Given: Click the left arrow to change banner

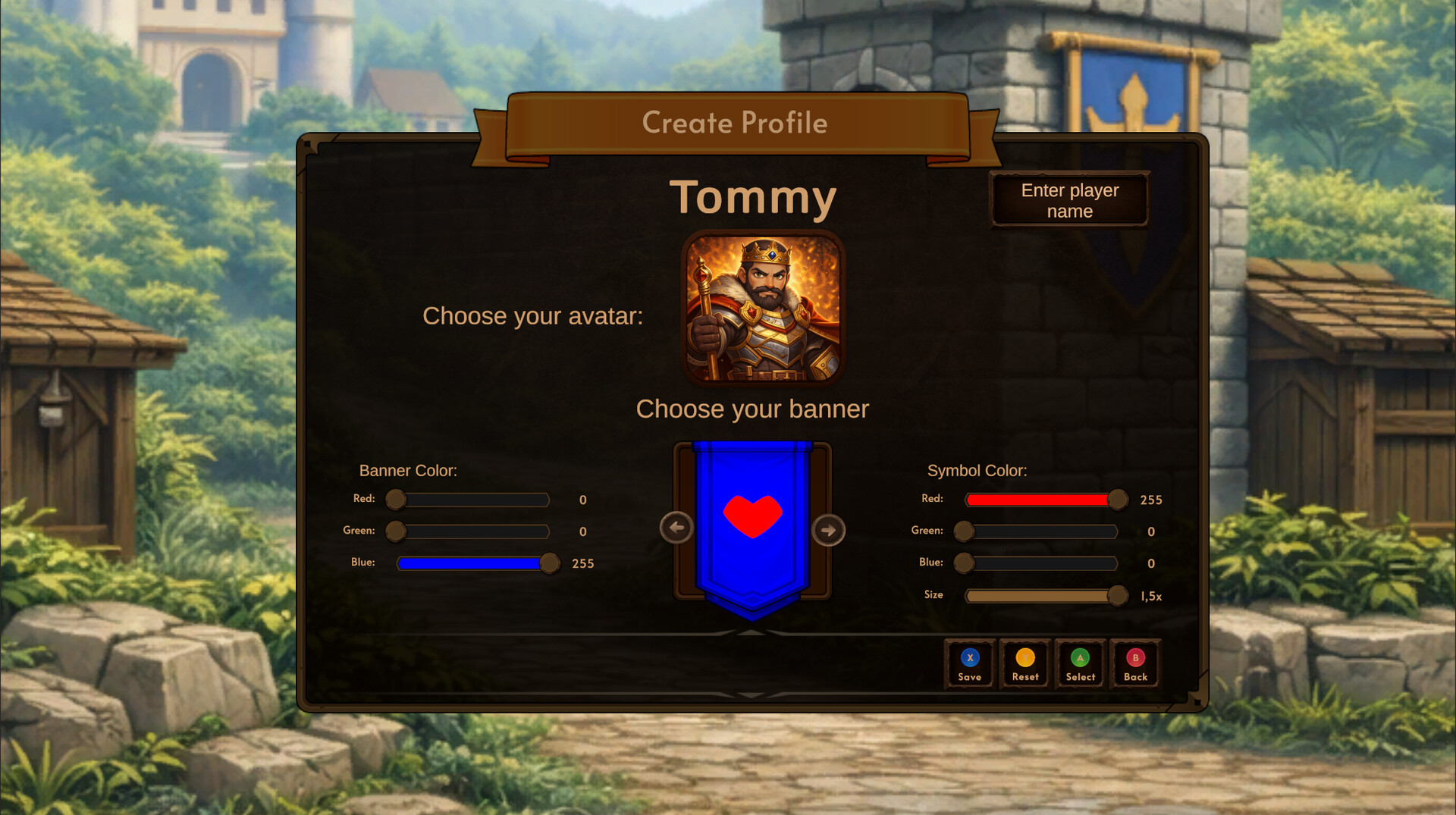Looking at the screenshot, I should pyautogui.click(x=677, y=527).
